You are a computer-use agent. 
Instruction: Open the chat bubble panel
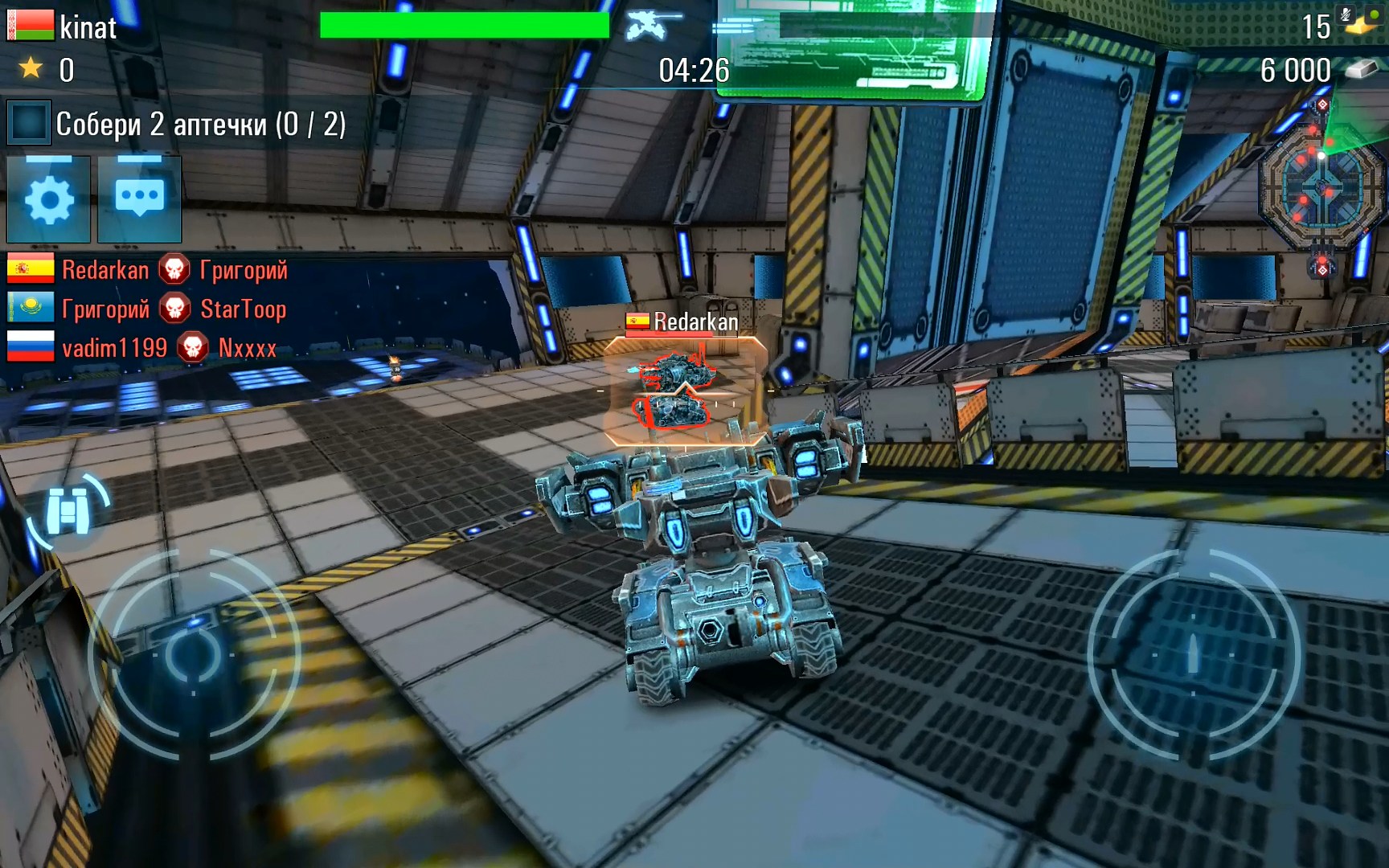pos(139,199)
